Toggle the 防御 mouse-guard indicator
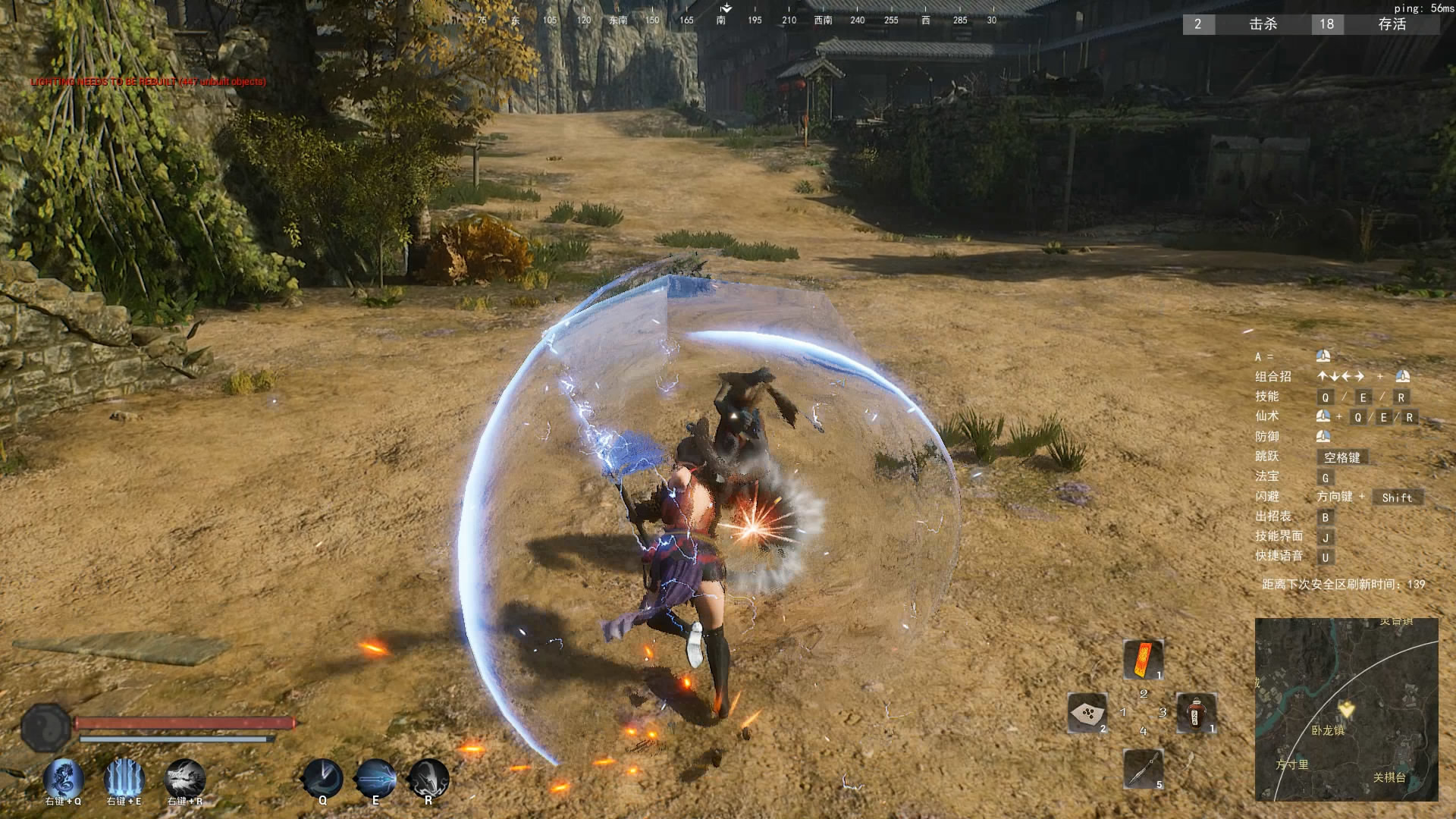The width and height of the screenshot is (1456, 819). click(x=1323, y=437)
